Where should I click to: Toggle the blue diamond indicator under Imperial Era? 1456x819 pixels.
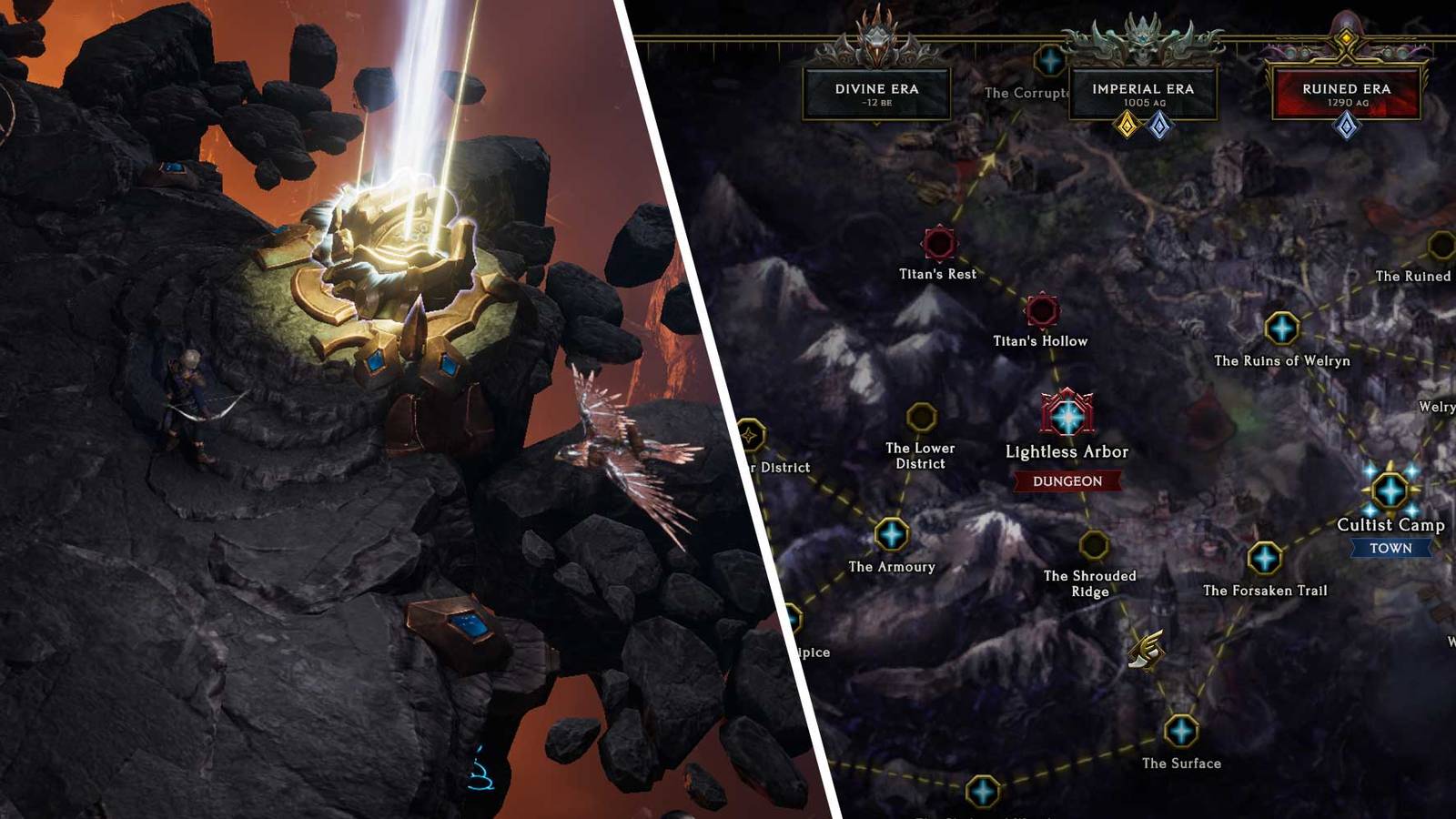[x=1158, y=126]
